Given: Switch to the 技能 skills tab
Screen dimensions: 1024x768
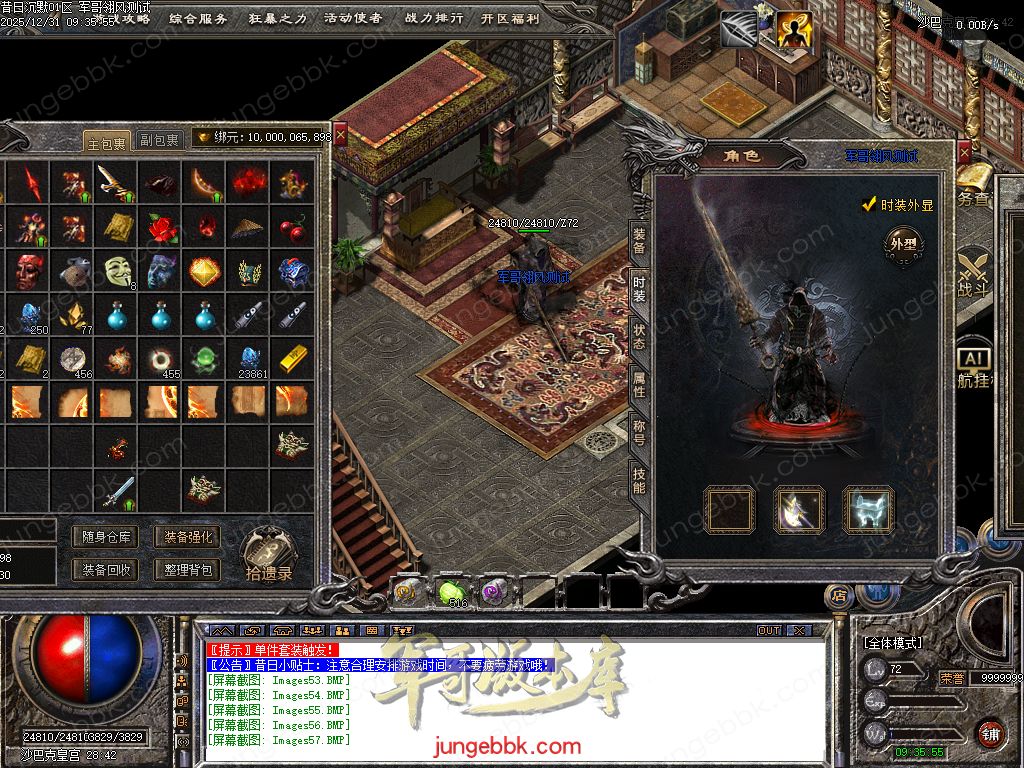Looking at the screenshot, I should (x=639, y=481).
